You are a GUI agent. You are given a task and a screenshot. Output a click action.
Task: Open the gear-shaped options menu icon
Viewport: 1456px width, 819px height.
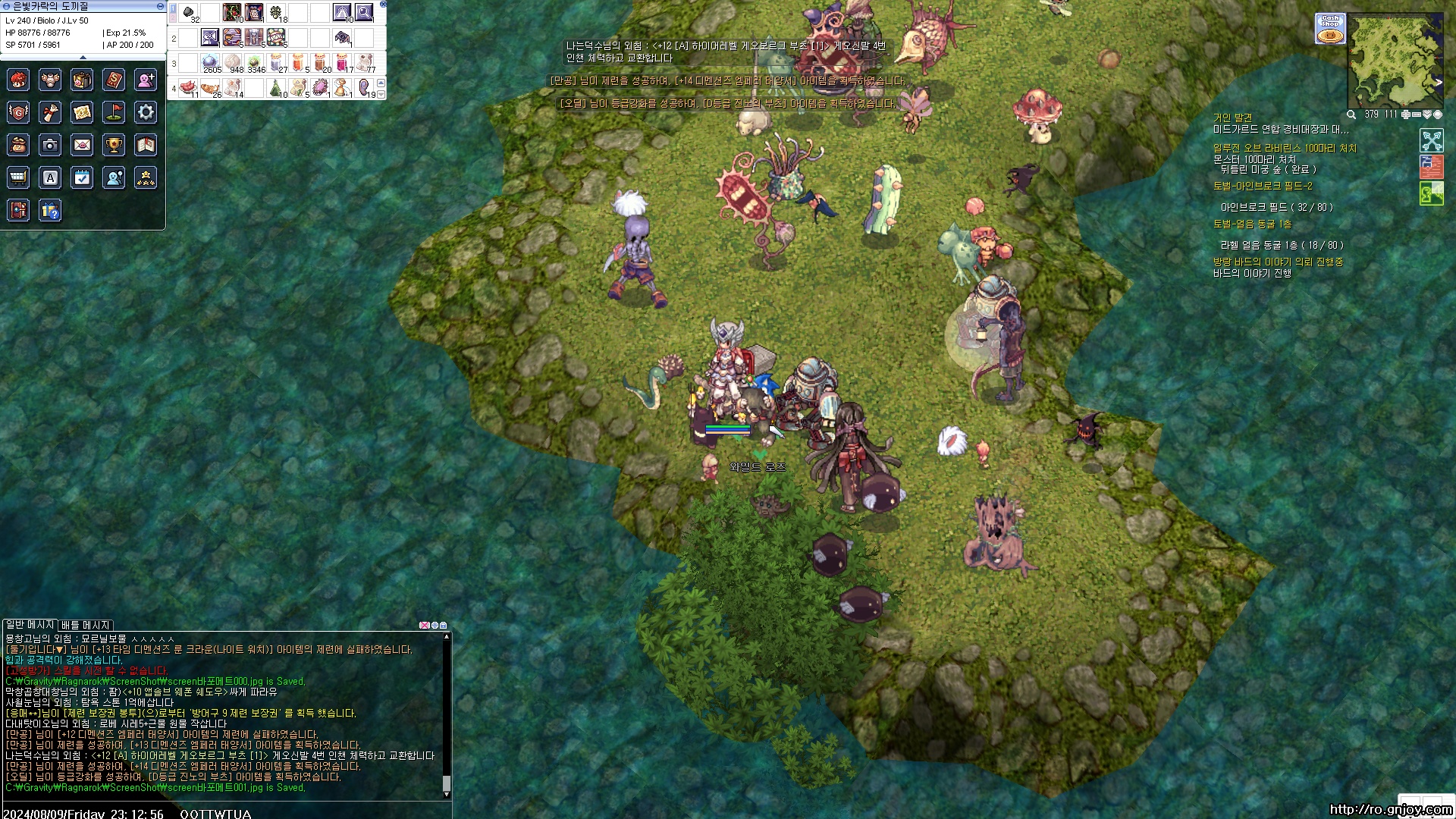tap(146, 113)
